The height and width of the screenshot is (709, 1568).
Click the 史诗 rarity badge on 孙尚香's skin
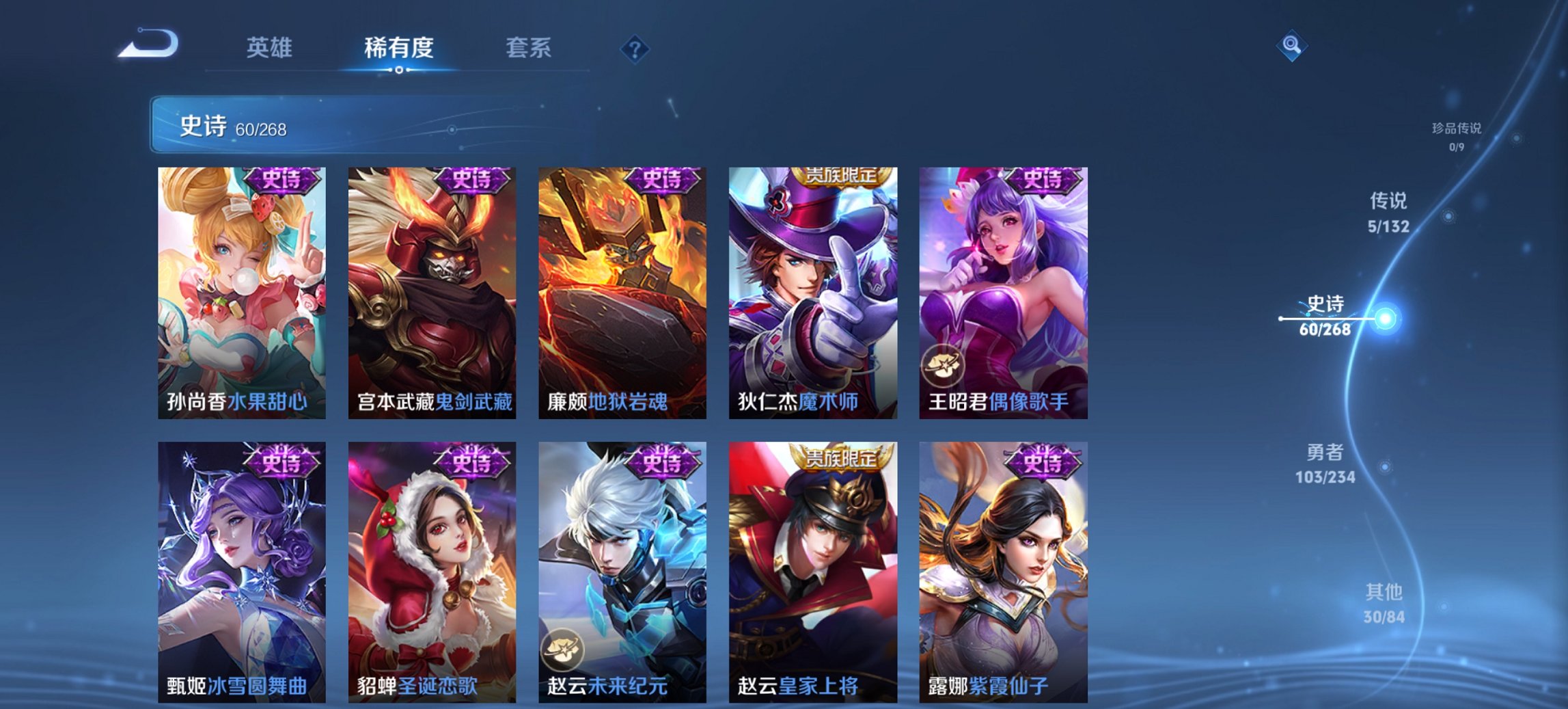pyautogui.click(x=281, y=180)
